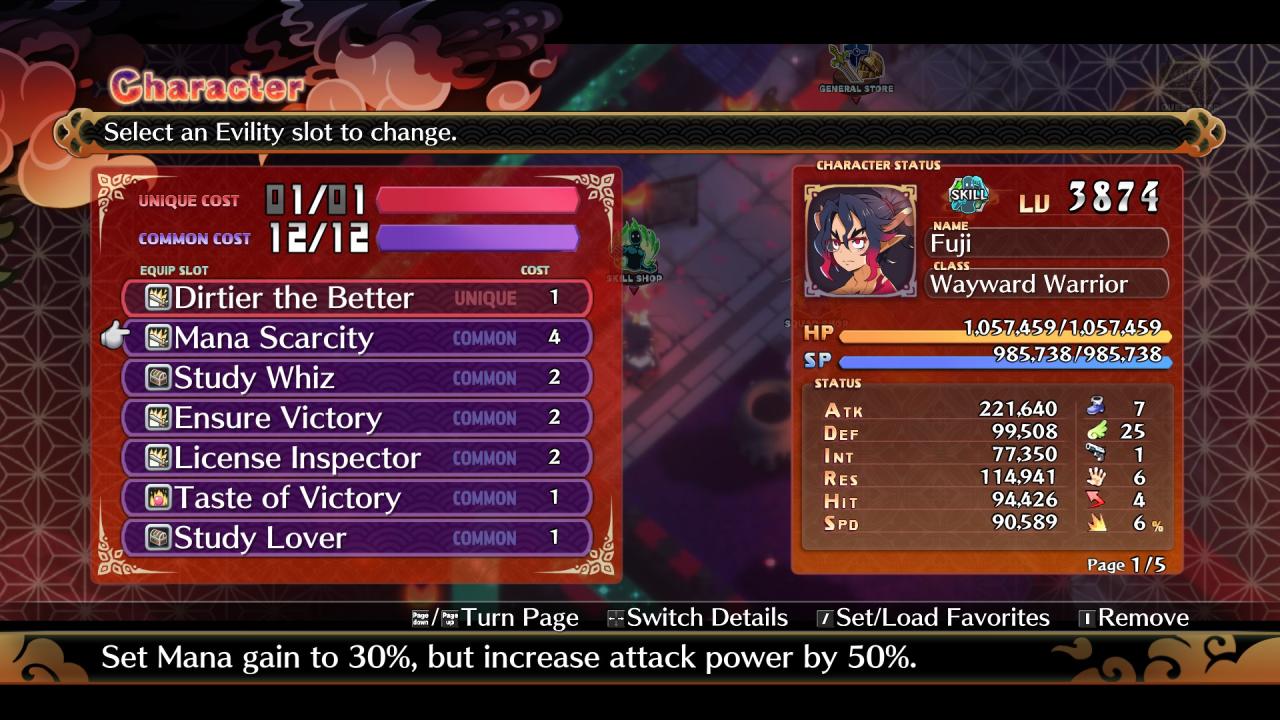Screen dimensions: 1280x720
Task: Select the Study Lover evility slot
Action: (x=356, y=538)
